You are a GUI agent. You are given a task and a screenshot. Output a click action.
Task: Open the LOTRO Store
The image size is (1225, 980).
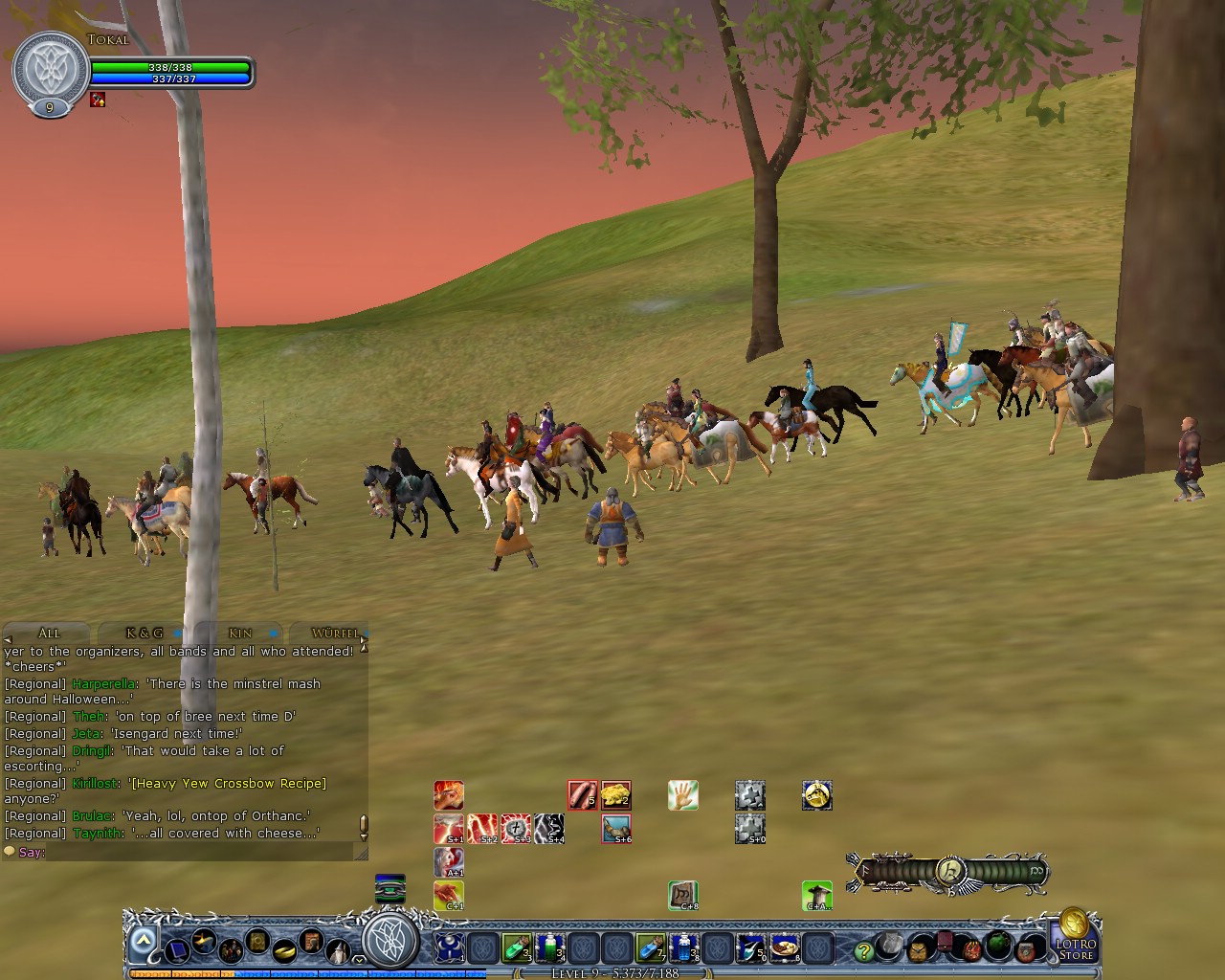click(x=1077, y=944)
